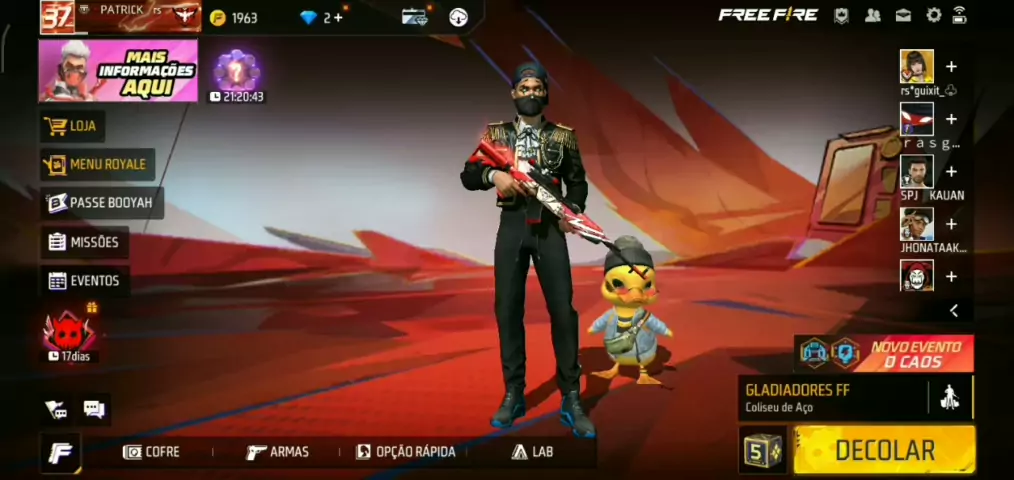Open the PASSE BOOYAH menu
The width and height of the screenshot is (1014, 480).
click(x=101, y=203)
